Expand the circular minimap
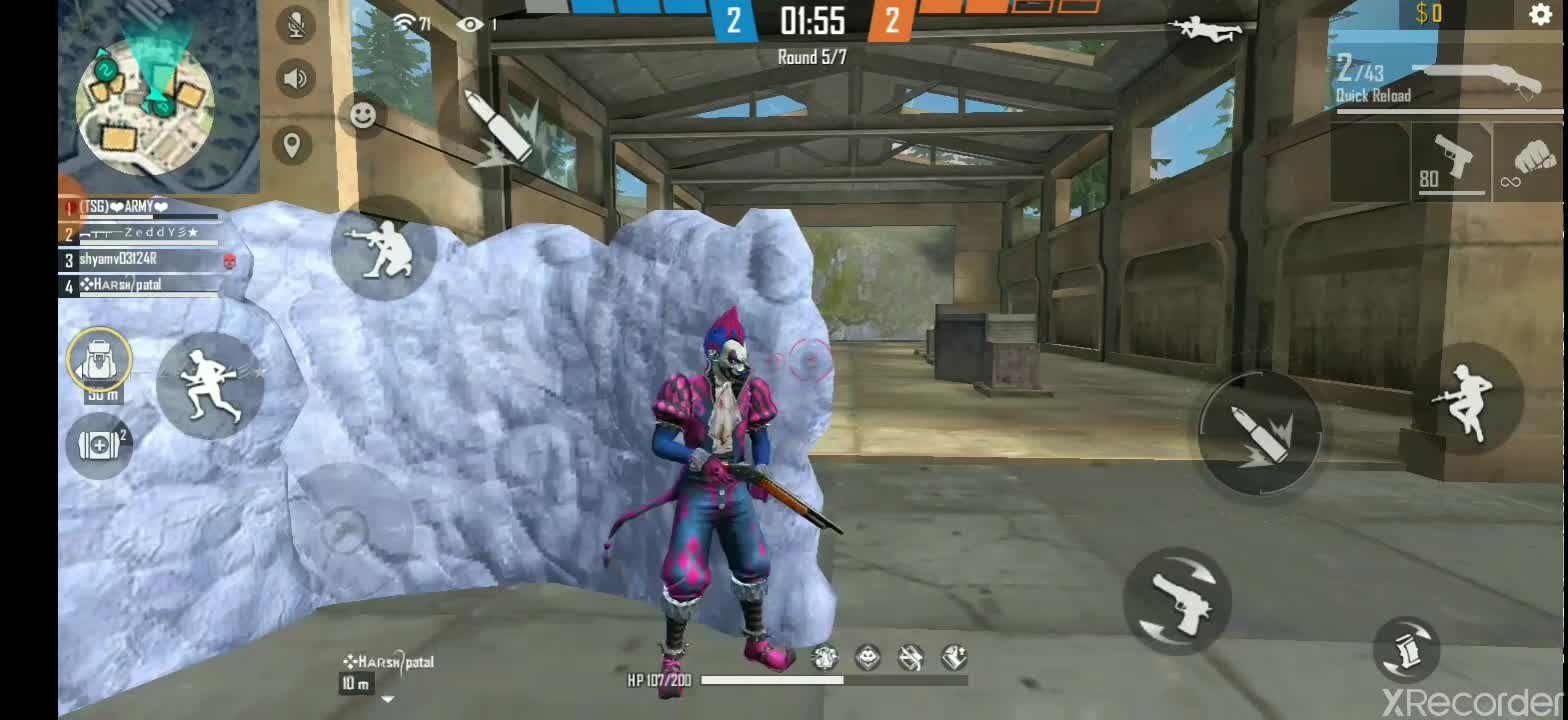Image resolution: width=1568 pixels, height=720 pixels. coord(146,98)
